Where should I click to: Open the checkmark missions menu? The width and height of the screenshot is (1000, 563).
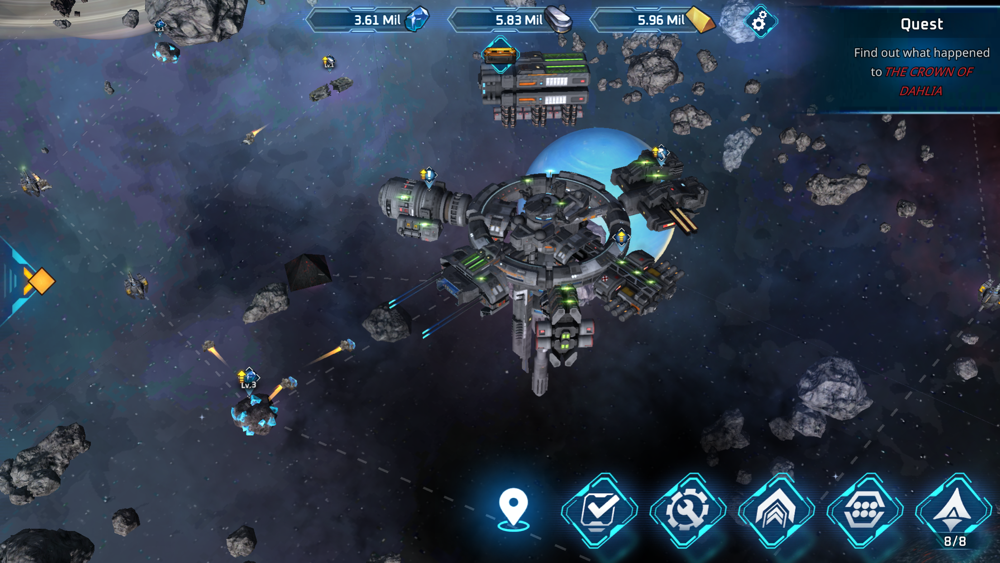point(599,511)
